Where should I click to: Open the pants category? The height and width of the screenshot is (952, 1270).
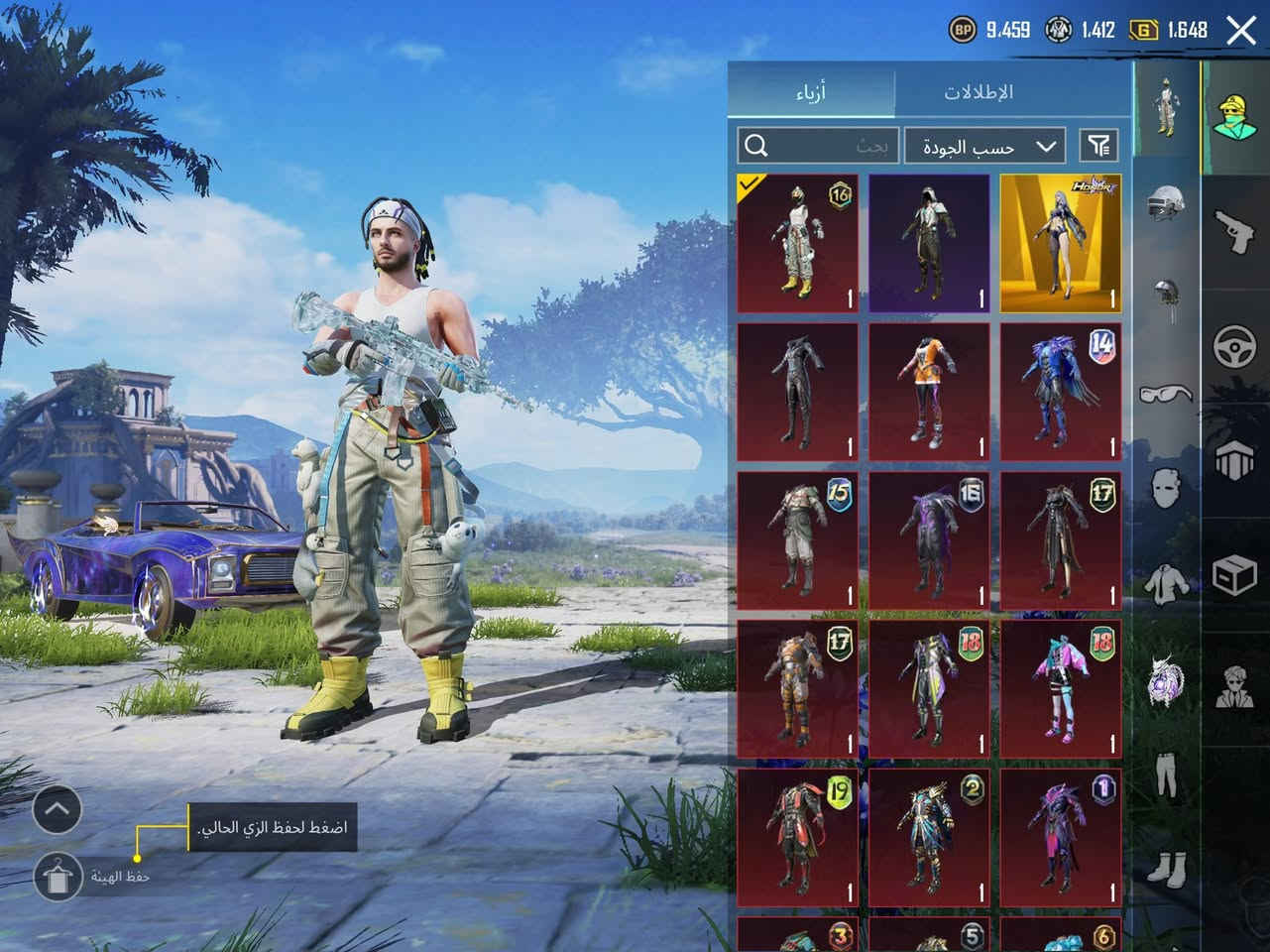click(x=1166, y=773)
